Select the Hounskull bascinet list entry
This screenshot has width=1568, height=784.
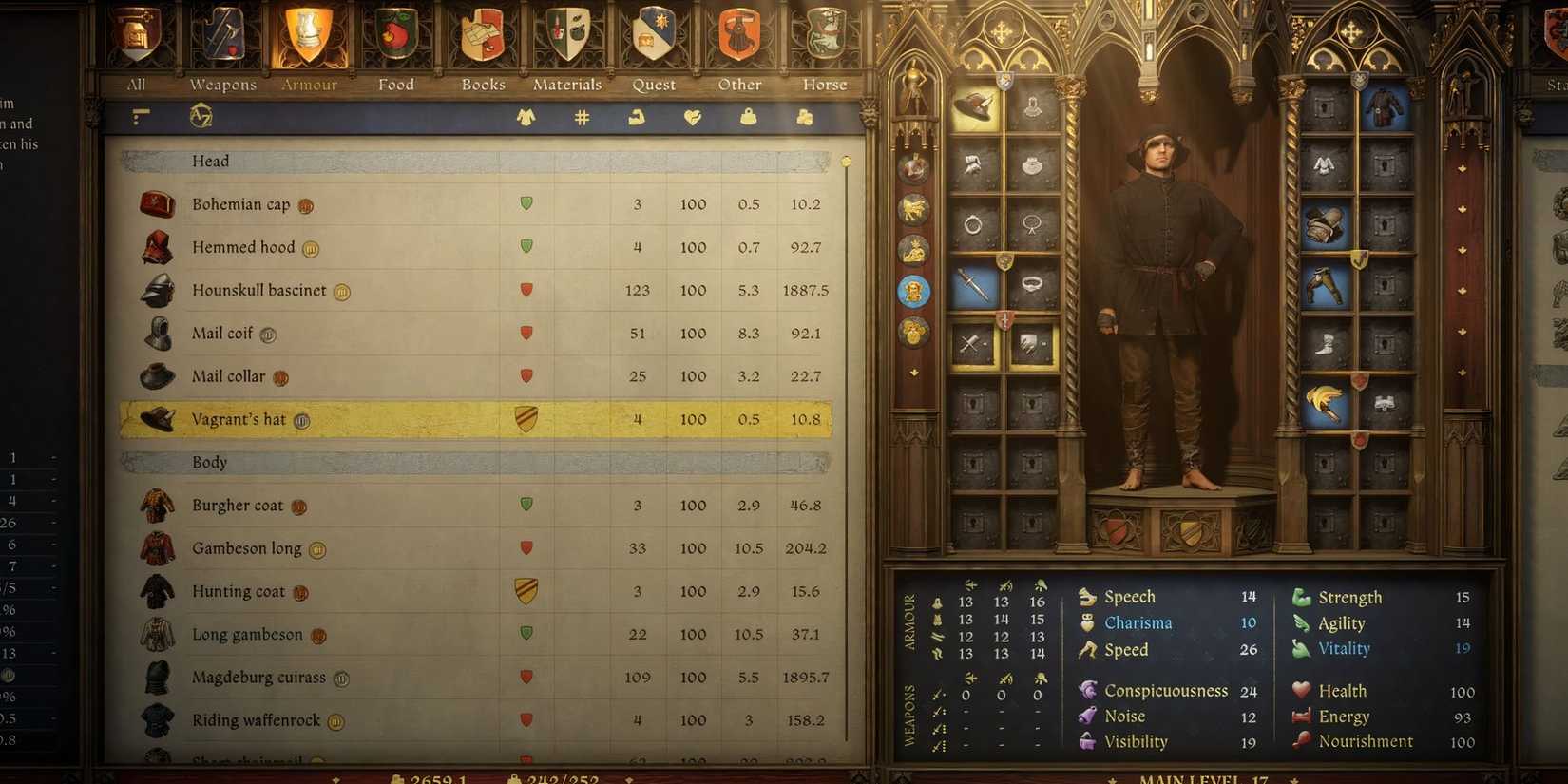coord(259,291)
